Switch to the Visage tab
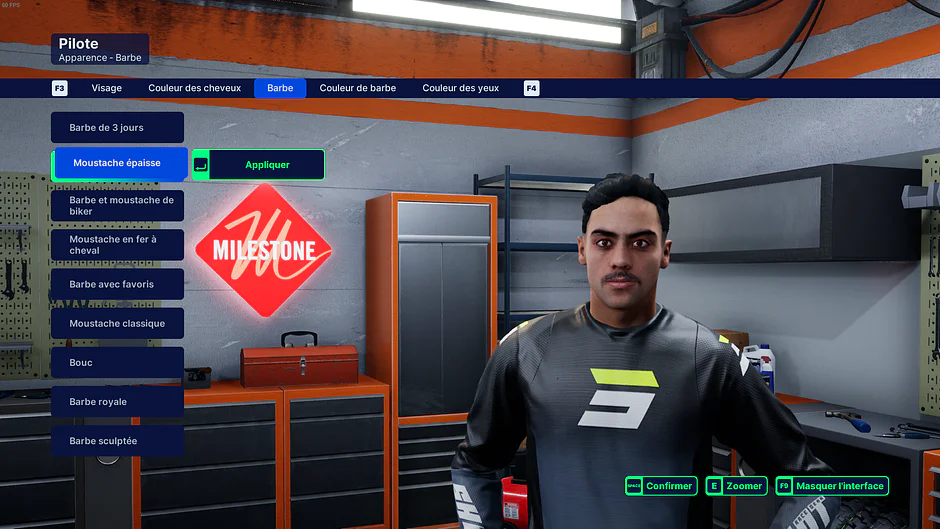940x529 pixels. (106, 88)
